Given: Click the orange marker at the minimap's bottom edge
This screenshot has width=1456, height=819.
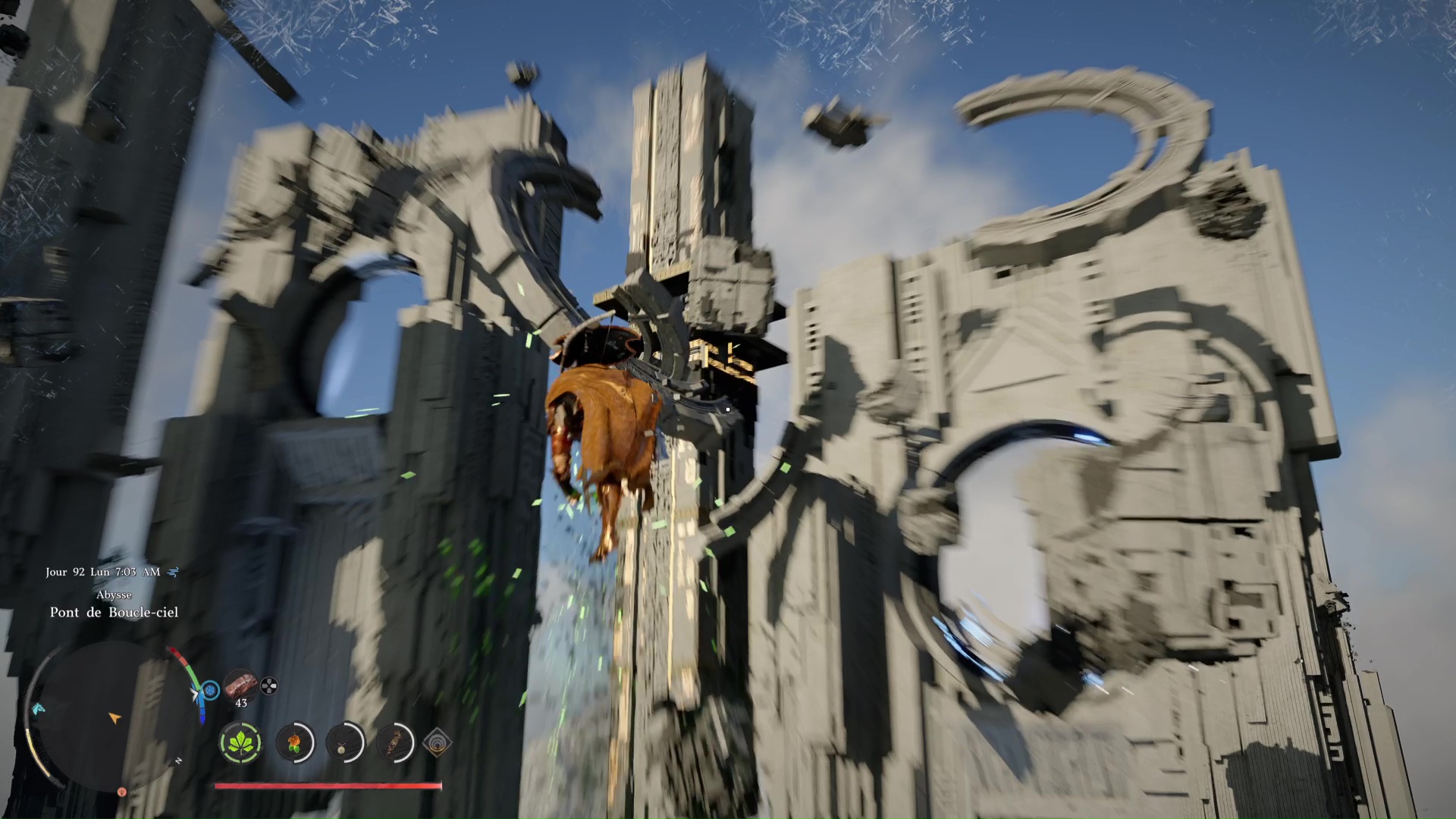Looking at the screenshot, I should point(121,792).
